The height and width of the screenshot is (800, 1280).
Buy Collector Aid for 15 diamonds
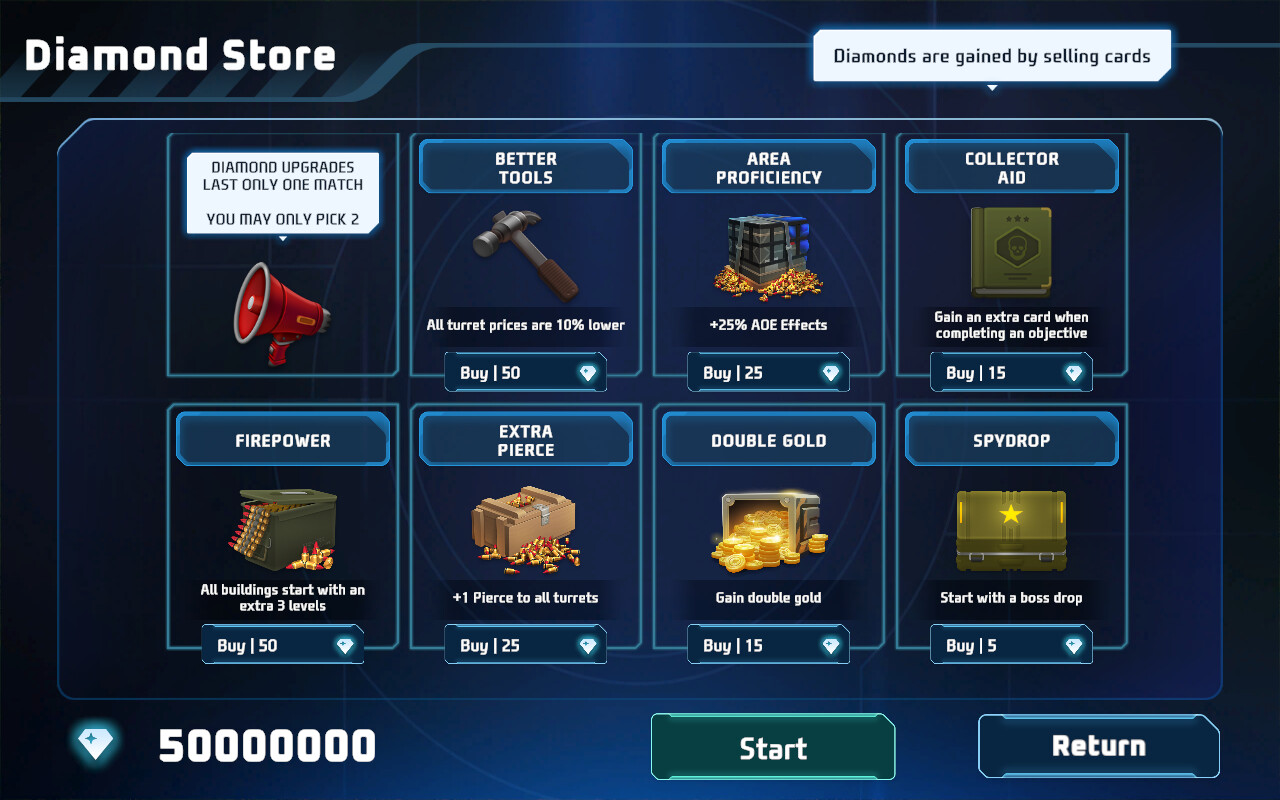tap(1011, 371)
